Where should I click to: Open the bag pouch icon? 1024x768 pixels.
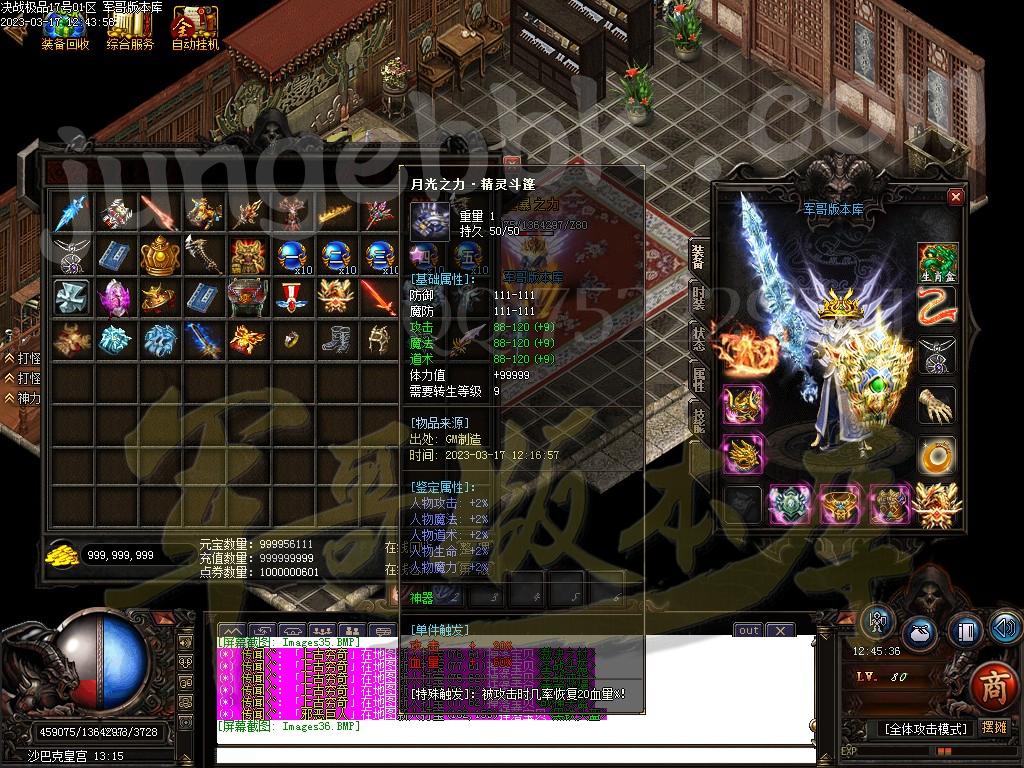click(x=920, y=634)
